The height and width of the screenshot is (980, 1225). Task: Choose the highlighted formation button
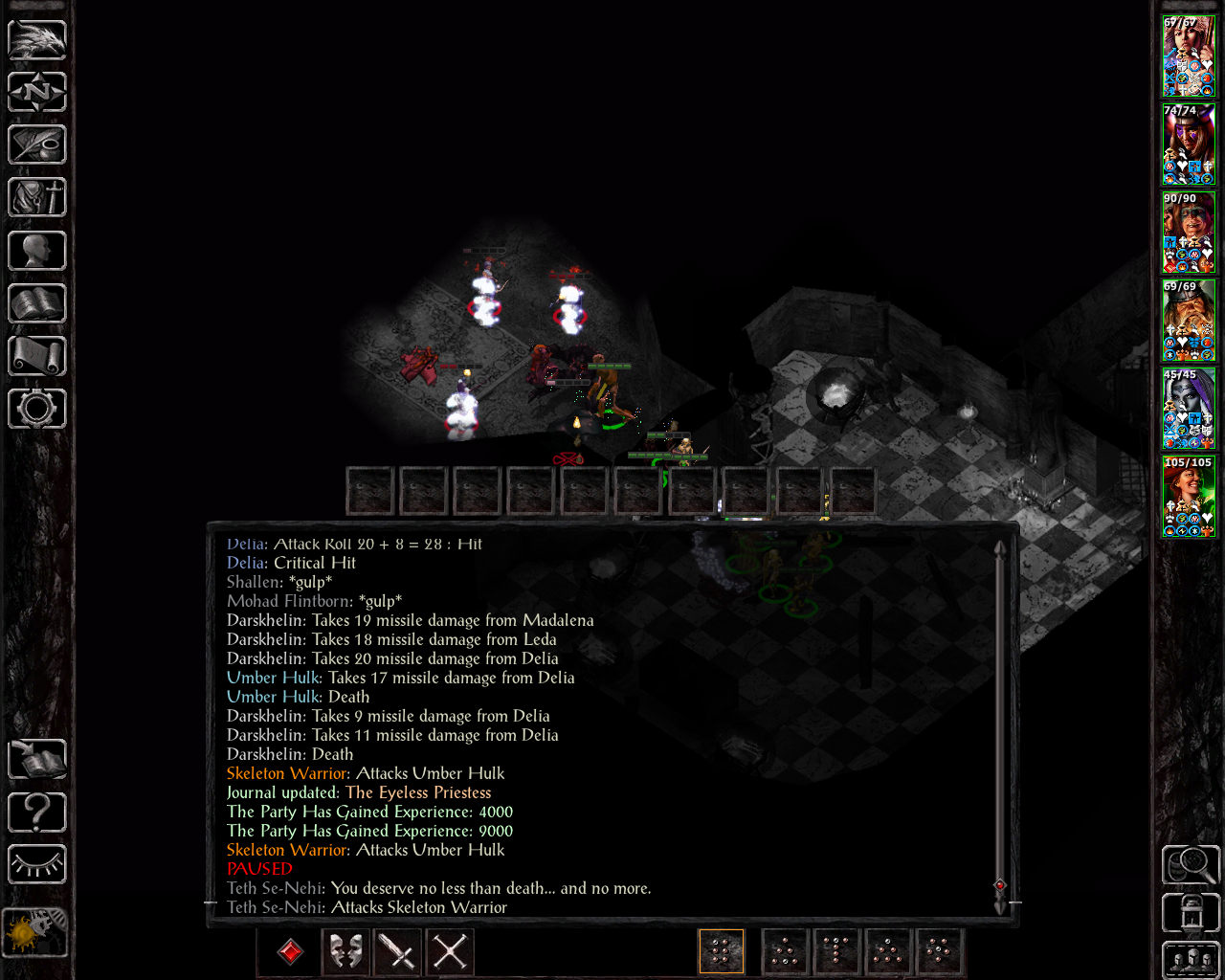point(722,952)
